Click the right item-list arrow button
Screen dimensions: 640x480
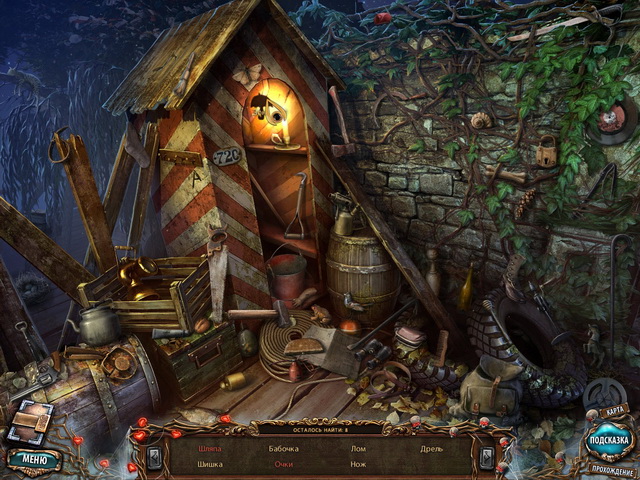(x=486, y=457)
